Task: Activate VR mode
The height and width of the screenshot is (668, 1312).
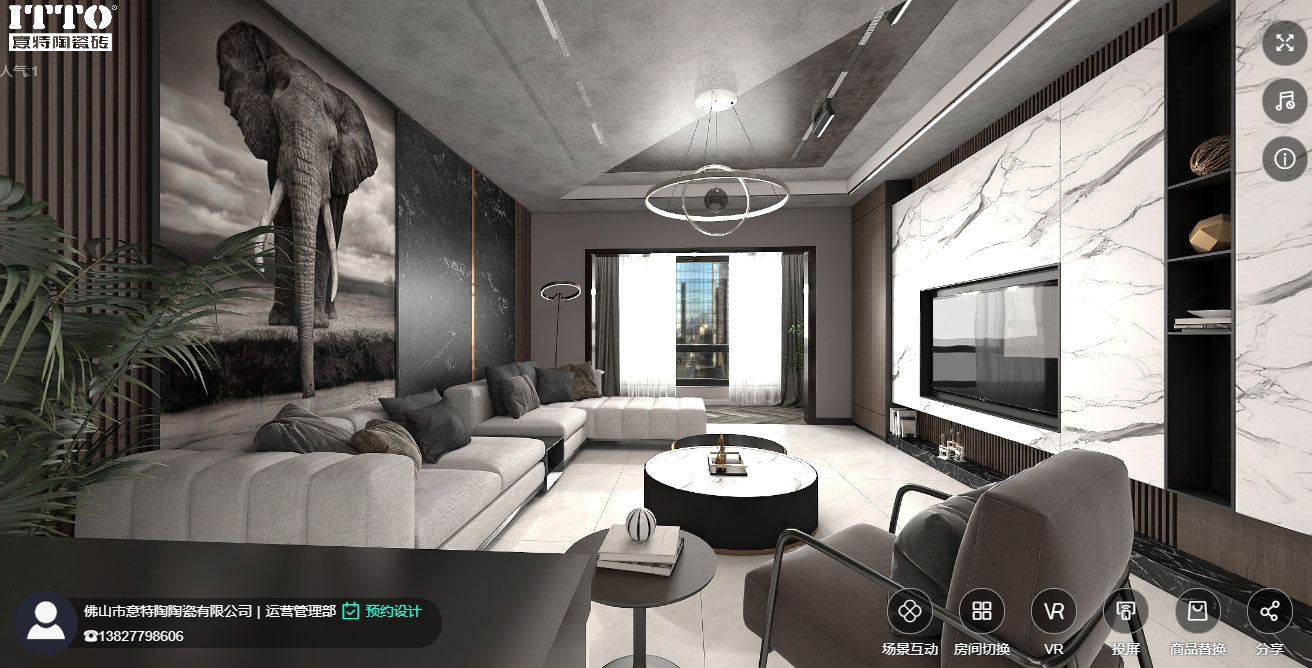Action: pyautogui.click(x=1054, y=611)
